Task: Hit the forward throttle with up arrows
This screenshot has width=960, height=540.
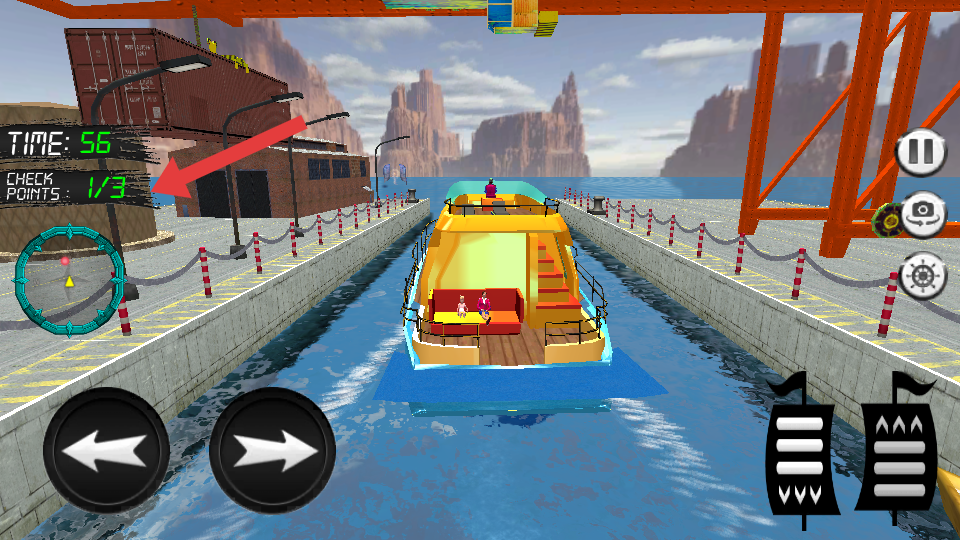Action: (x=897, y=447)
